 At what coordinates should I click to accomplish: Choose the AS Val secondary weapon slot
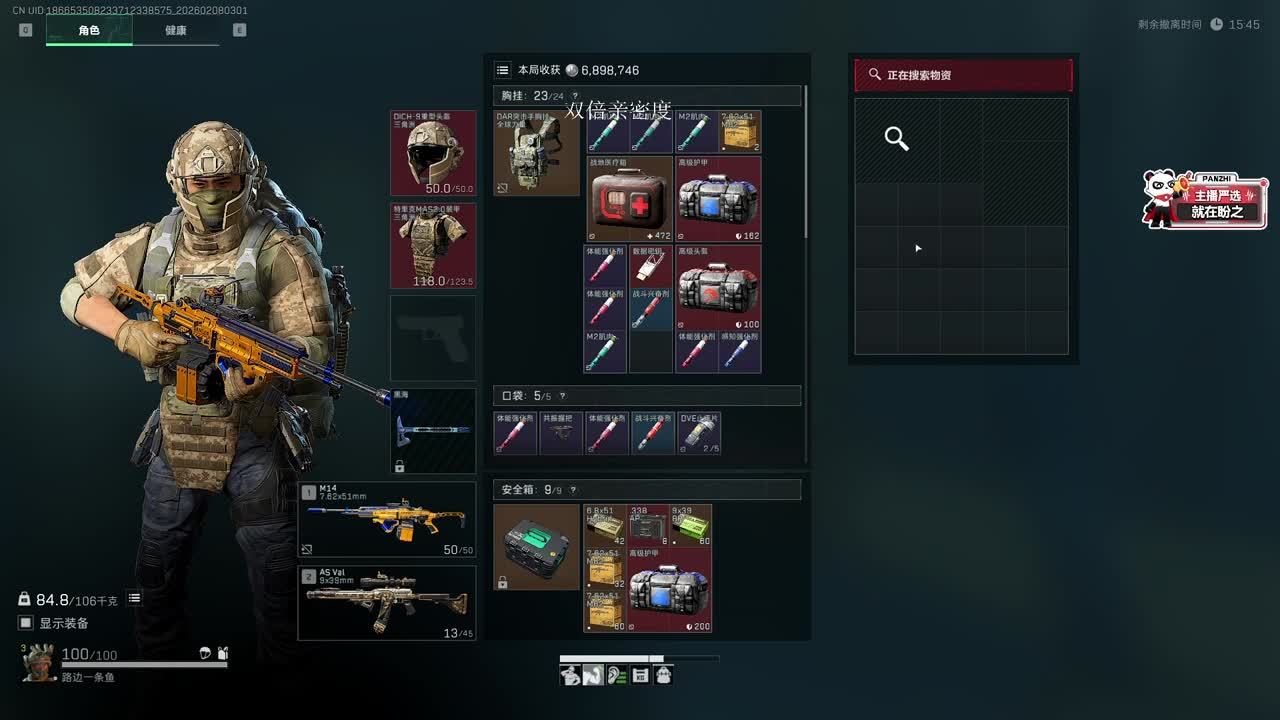[x=387, y=603]
